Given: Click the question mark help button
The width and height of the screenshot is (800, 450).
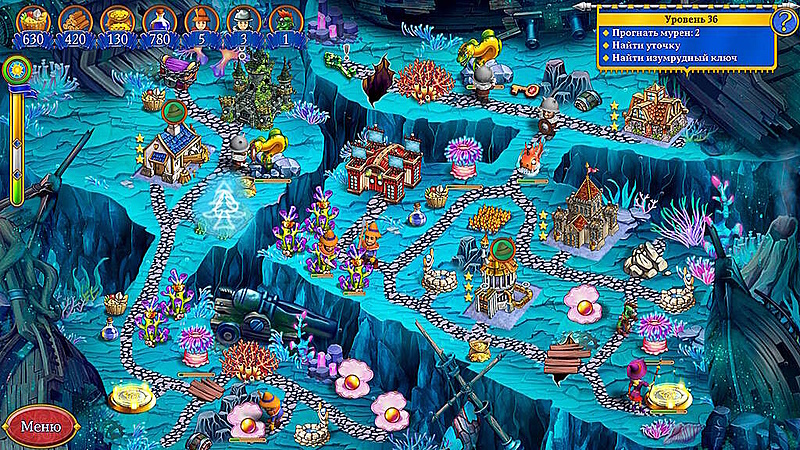Looking at the screenshot, I should [x=785, y=19].
